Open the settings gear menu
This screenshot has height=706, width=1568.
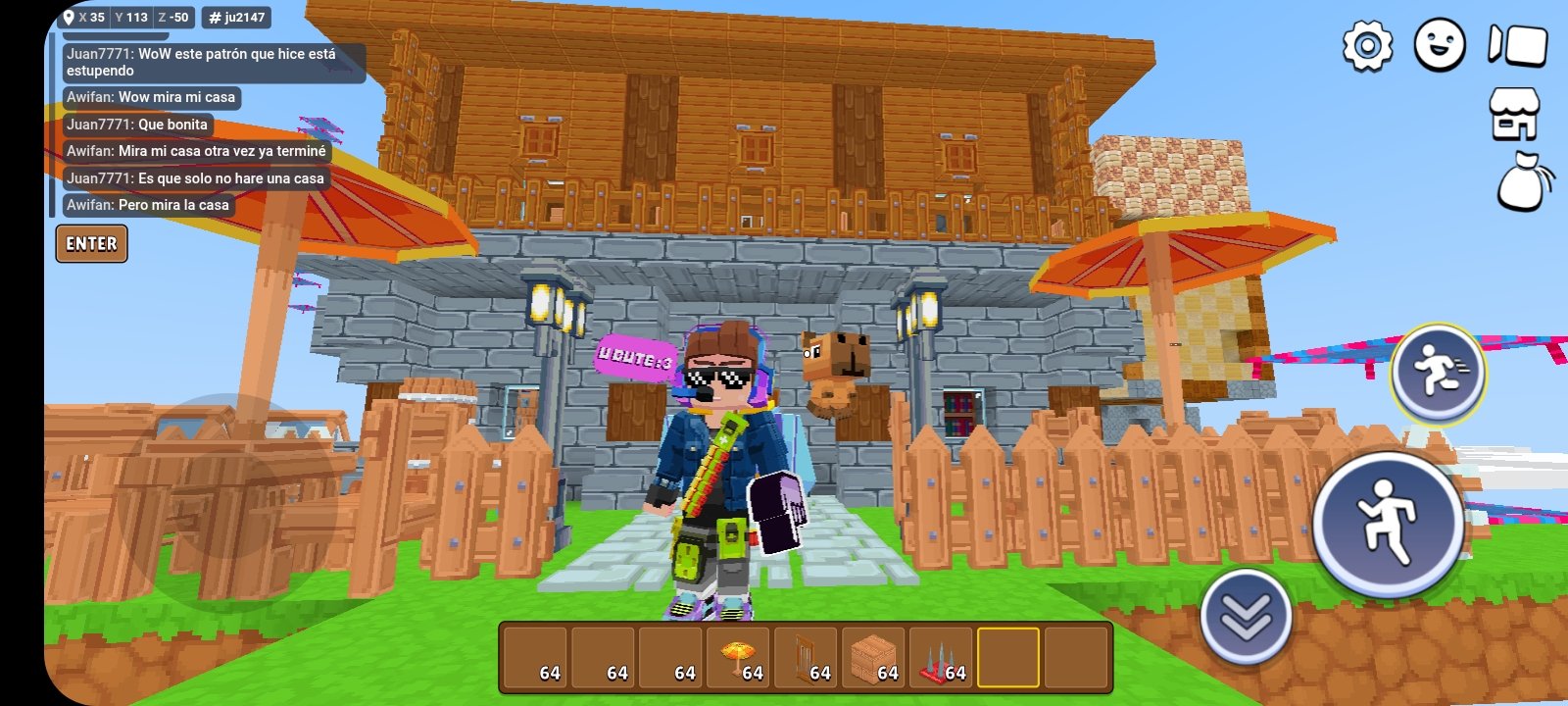click(x=1367, y=45)
